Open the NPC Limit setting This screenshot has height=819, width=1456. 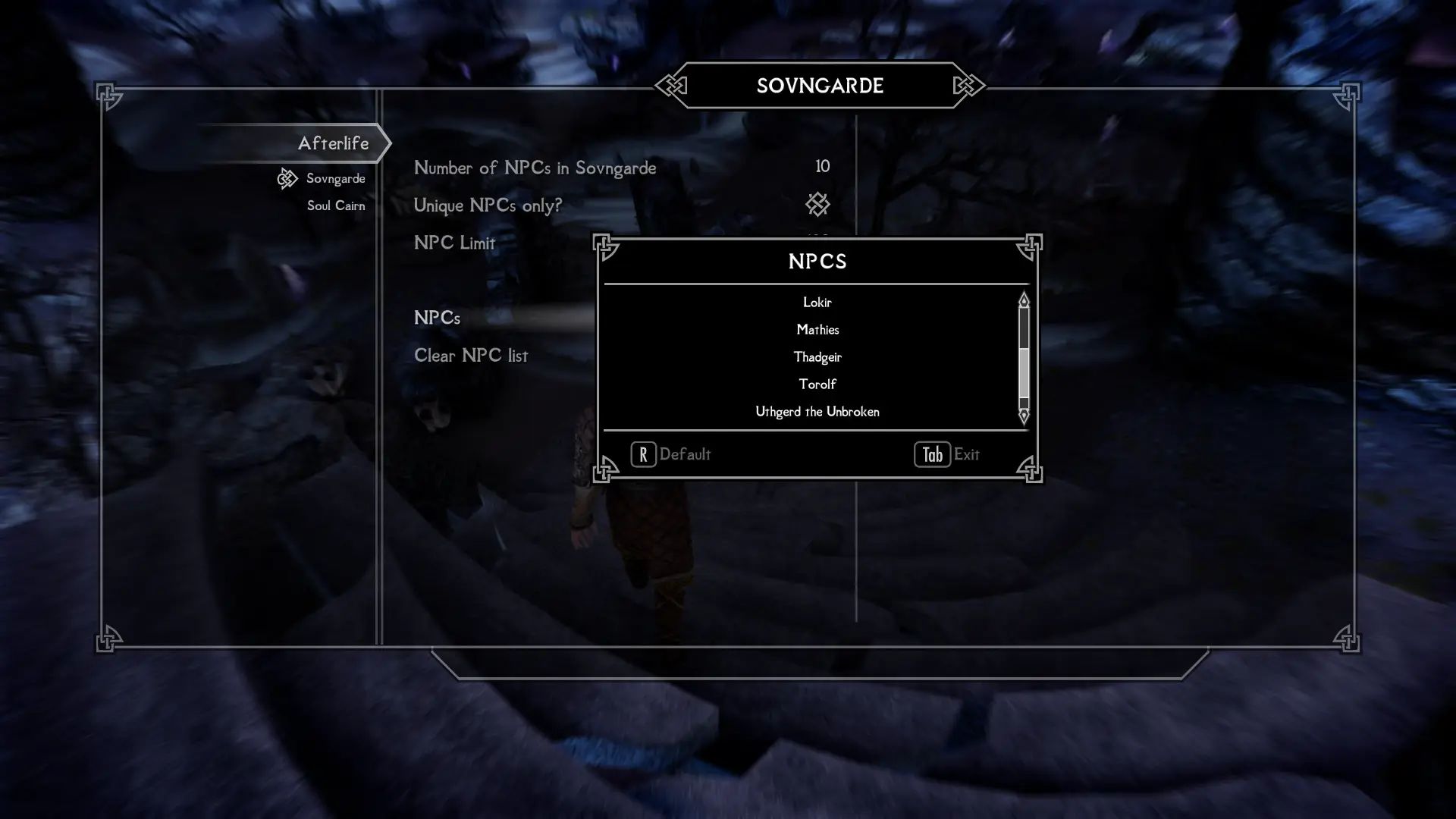coord(453,242)
